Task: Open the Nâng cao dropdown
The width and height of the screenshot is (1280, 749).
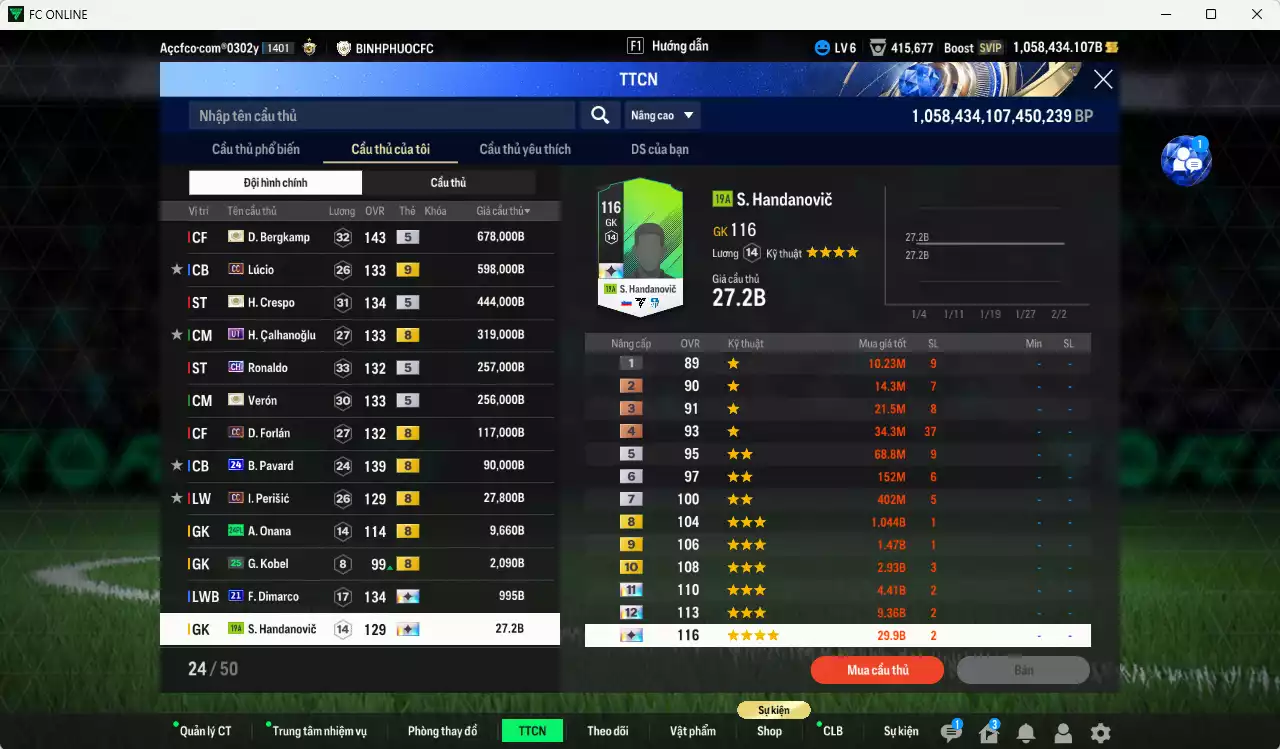Action: (662, 115)
